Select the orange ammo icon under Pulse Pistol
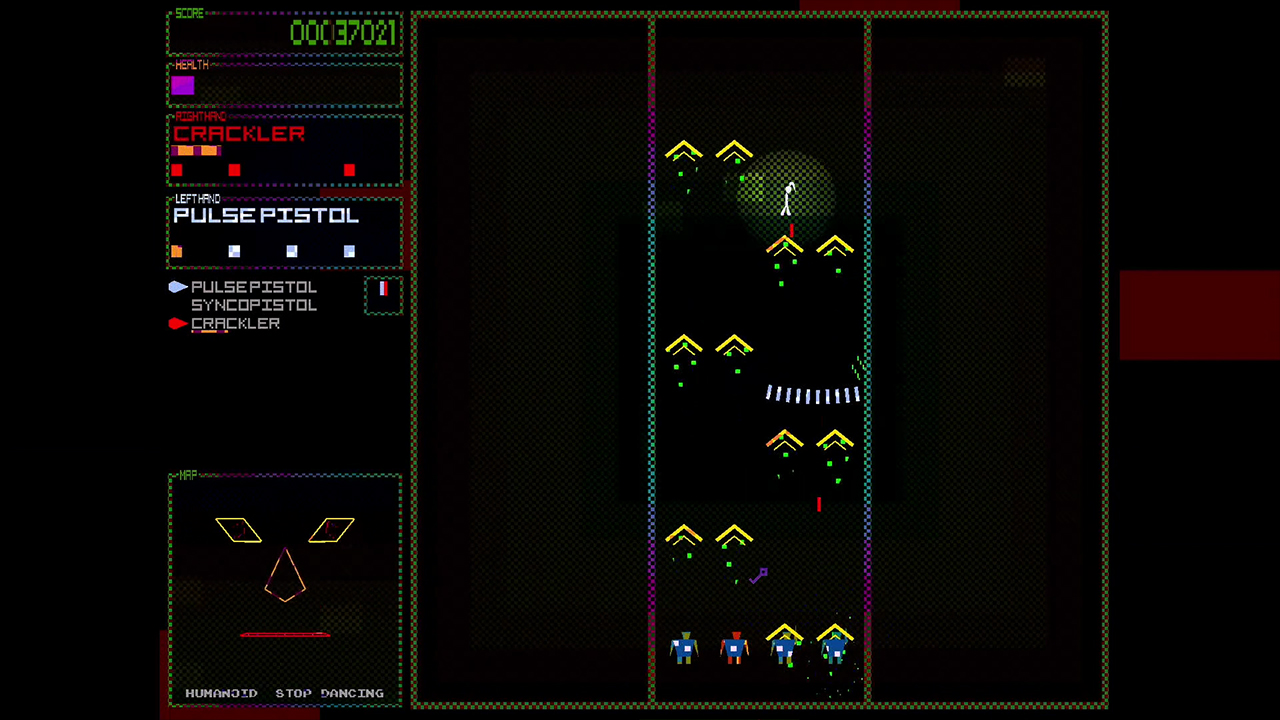The image size is (1280, 720). (177, 251)
